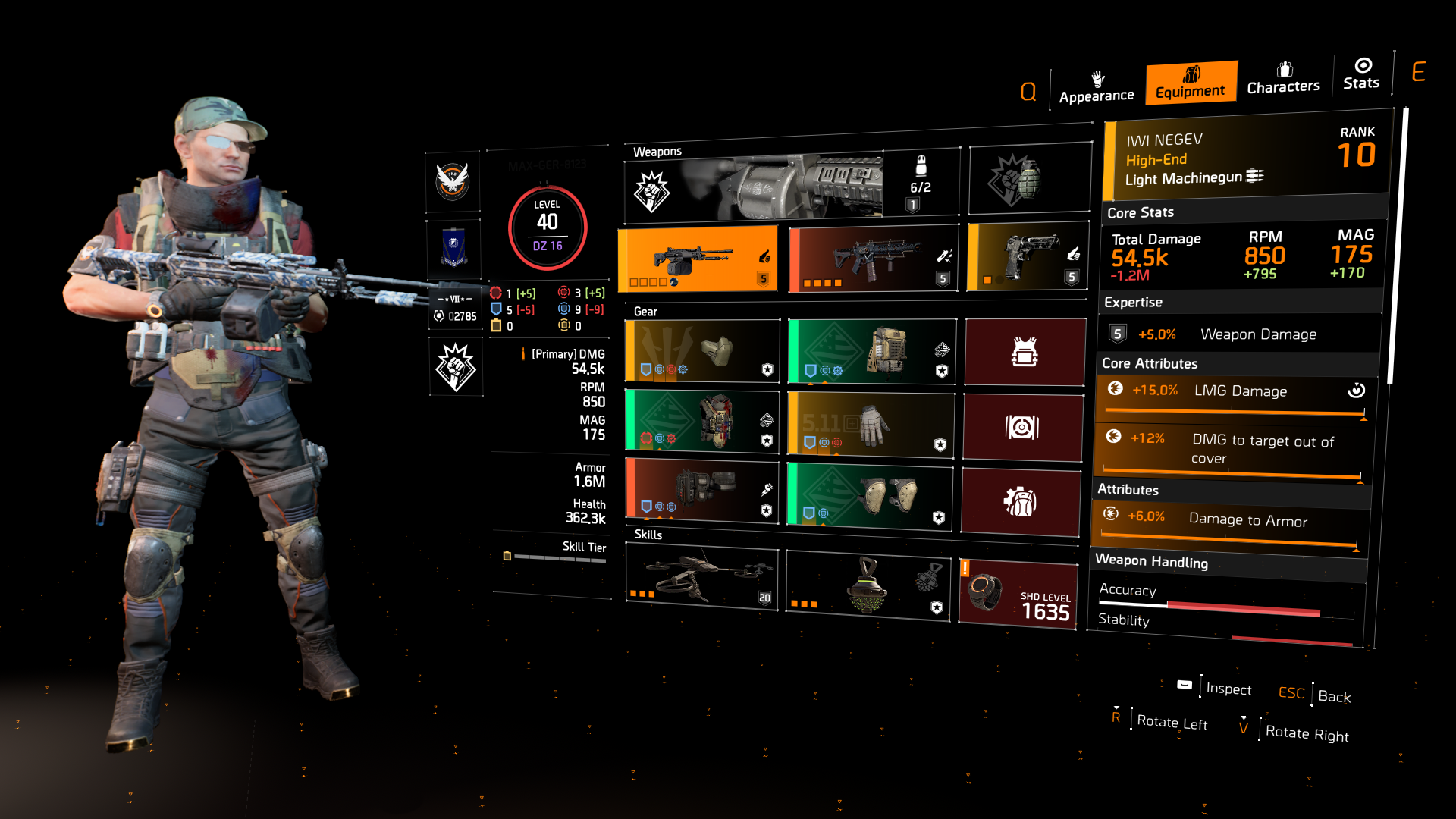Select the SHD Level 1635 watch slot
The image size is (1456, 819).
pyautogui.click(x=1018, y=595)
